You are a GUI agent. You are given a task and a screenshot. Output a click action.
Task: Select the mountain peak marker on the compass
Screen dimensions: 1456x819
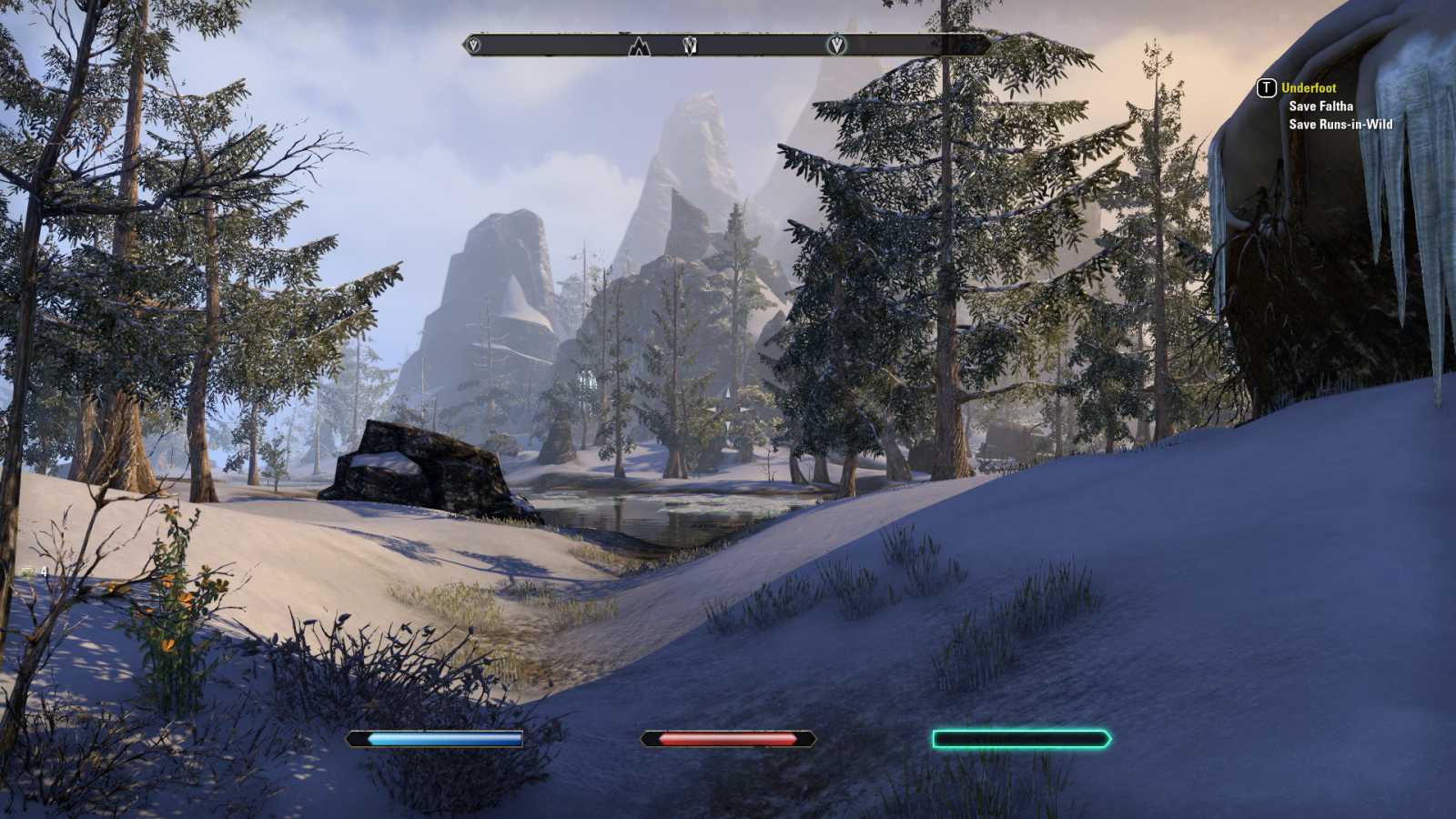[640, 45]
